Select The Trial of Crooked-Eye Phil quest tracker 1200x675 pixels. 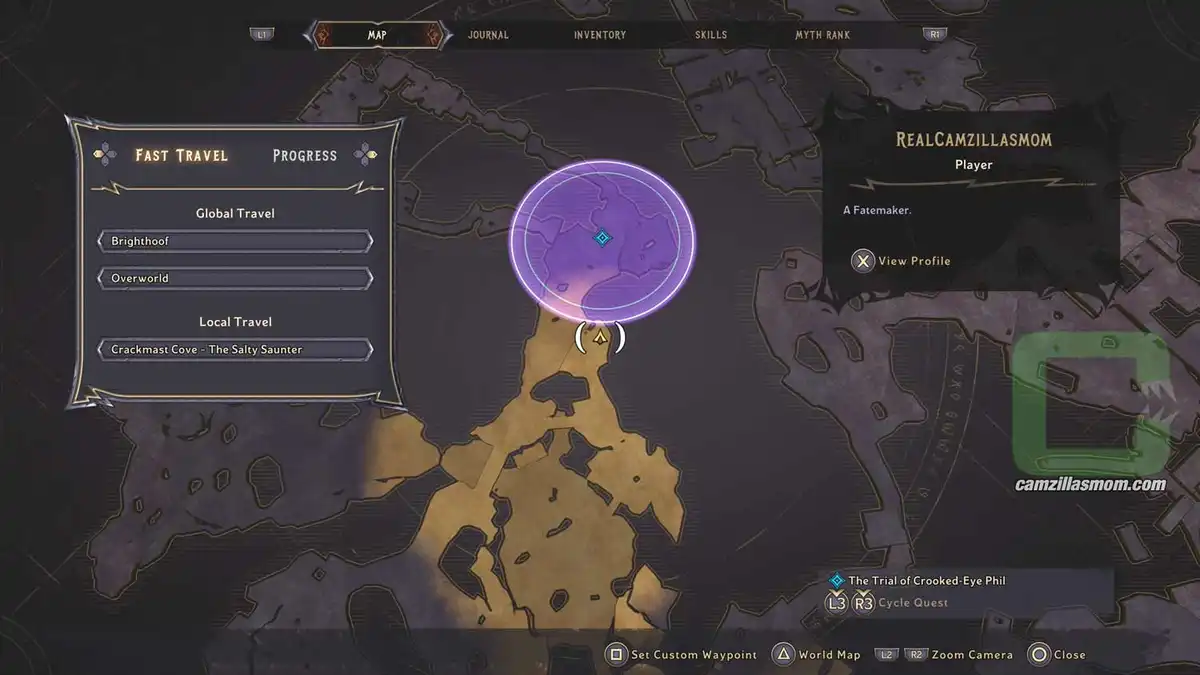coord(926,581)
